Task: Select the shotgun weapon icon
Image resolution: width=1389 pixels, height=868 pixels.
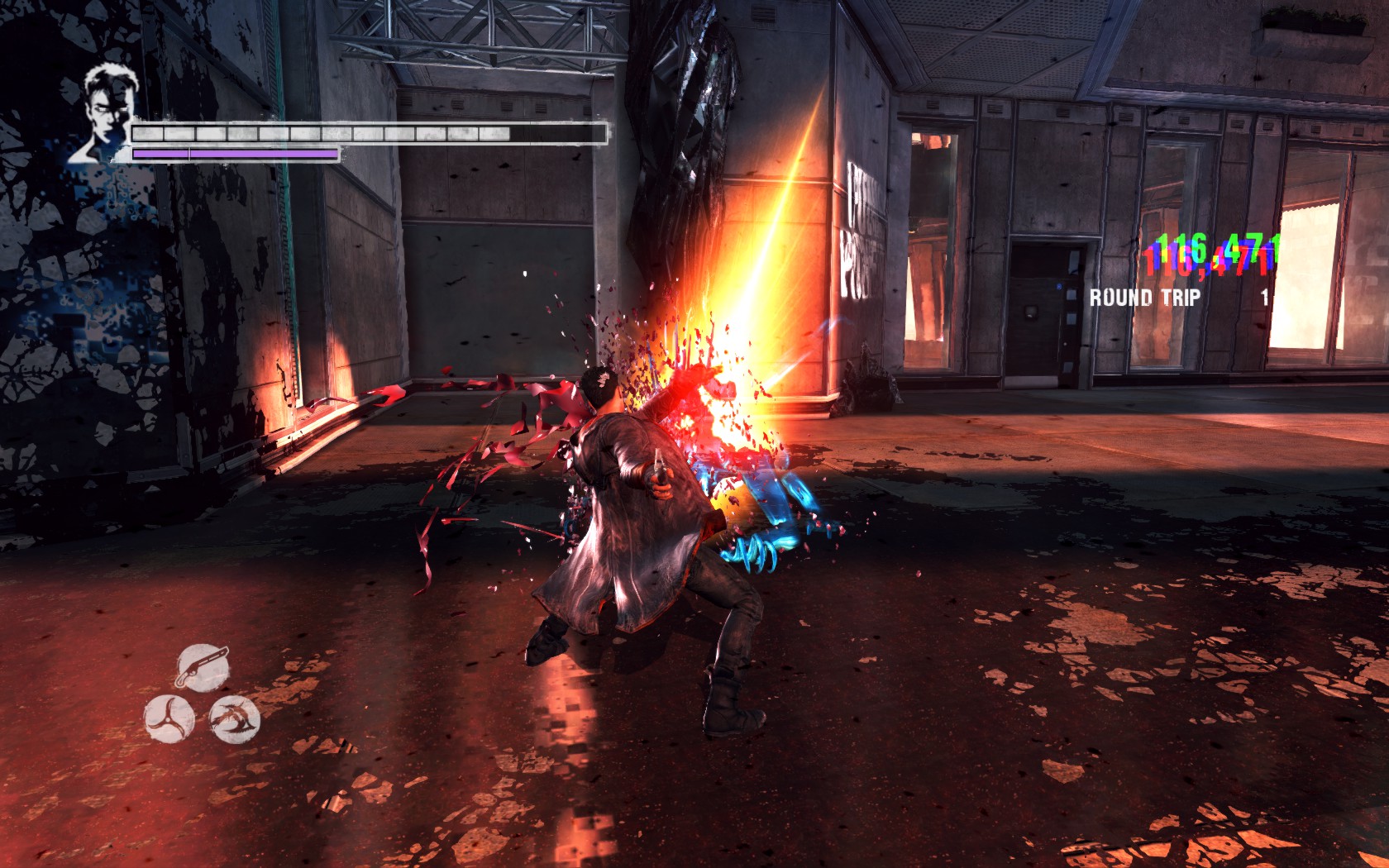Action: tap(203, 666)
